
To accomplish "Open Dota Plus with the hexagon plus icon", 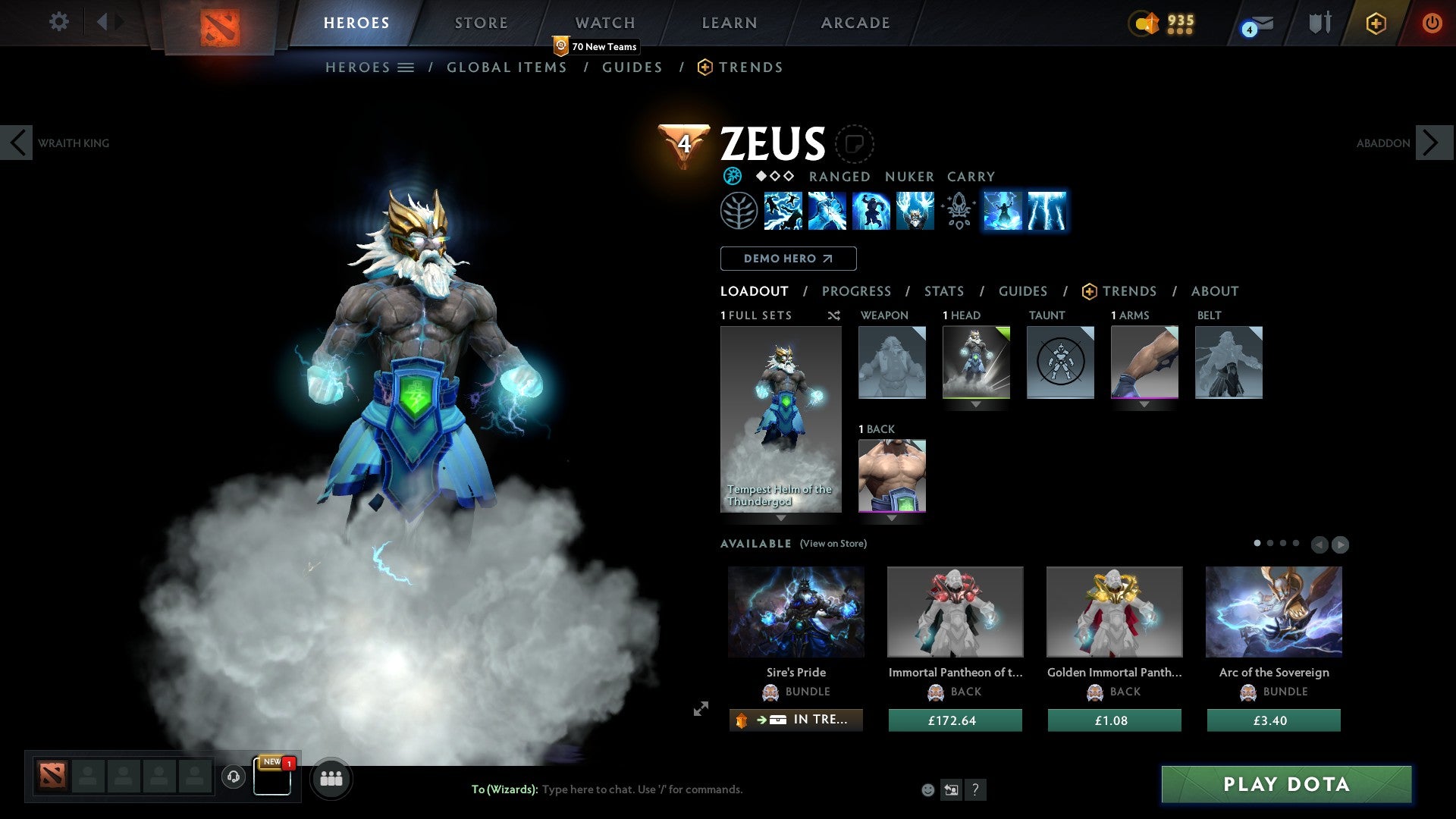I will pos(1375,23).
